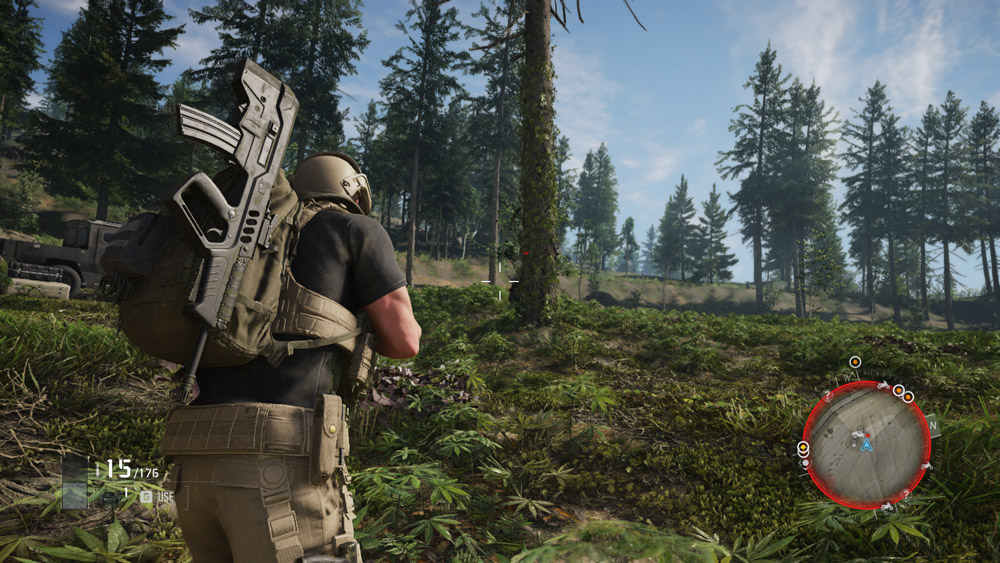The height and width of the screenshot is (563, 1000).
Task: Select the lone orange marker above the minimap
Action: tap(855, 362)
